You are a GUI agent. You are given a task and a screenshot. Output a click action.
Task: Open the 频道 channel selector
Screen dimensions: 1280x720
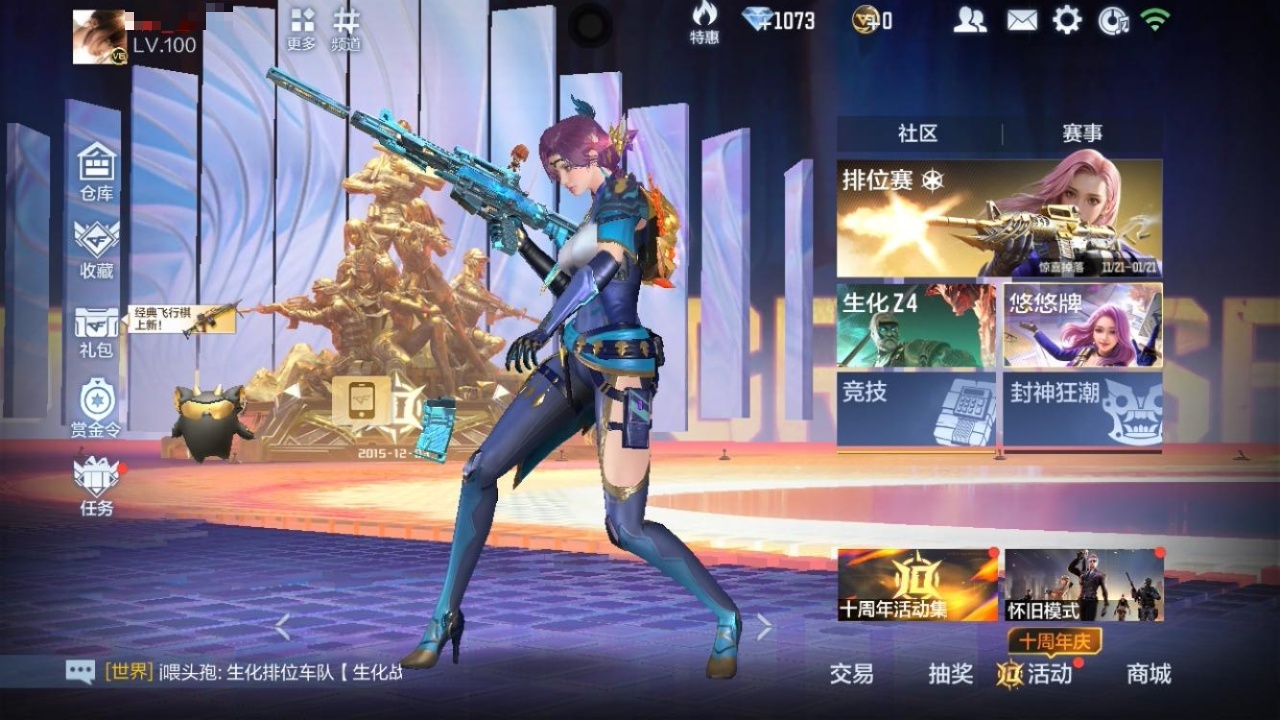click(x=346, y=29)
